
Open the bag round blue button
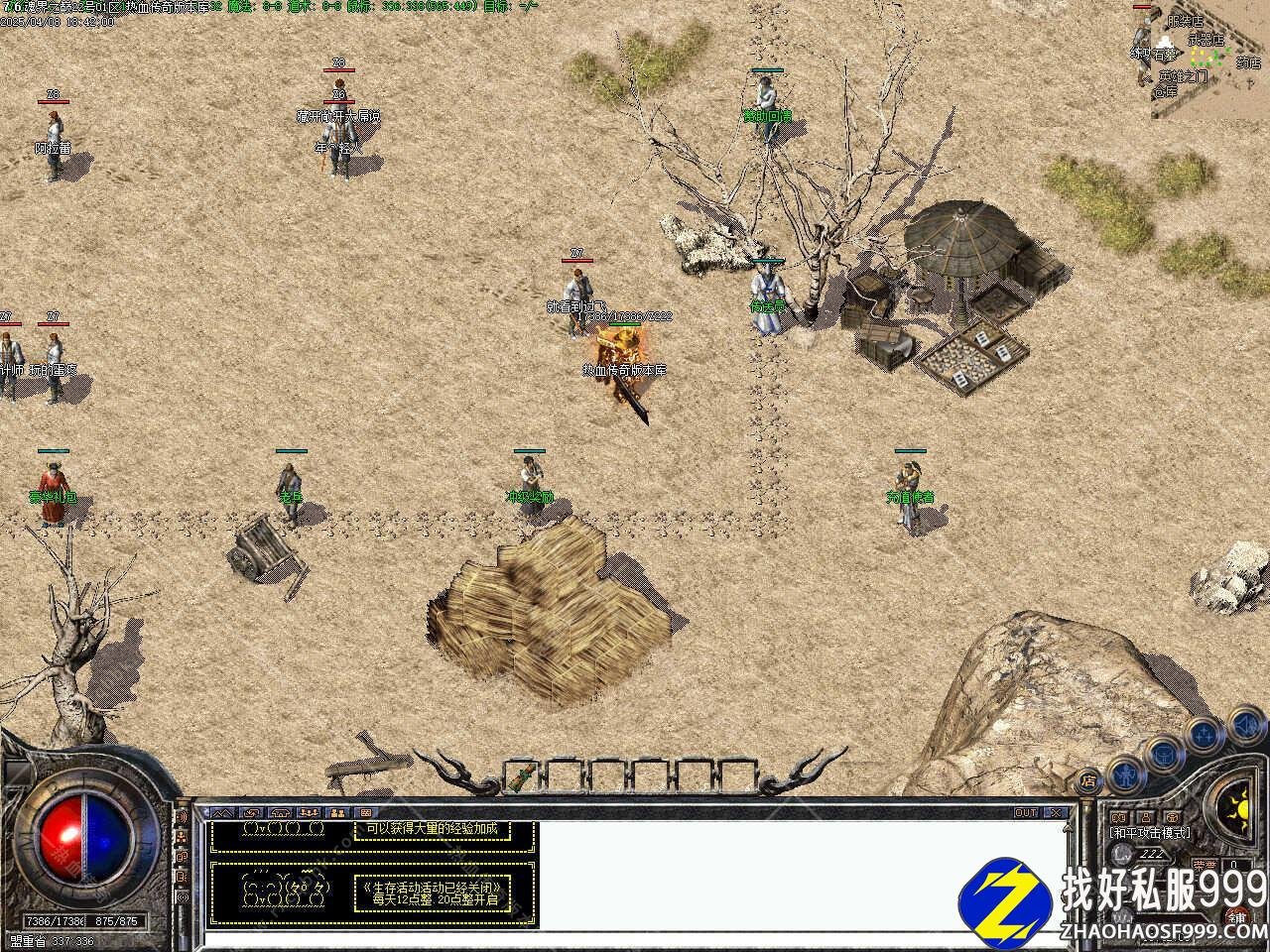point(1162,755)
